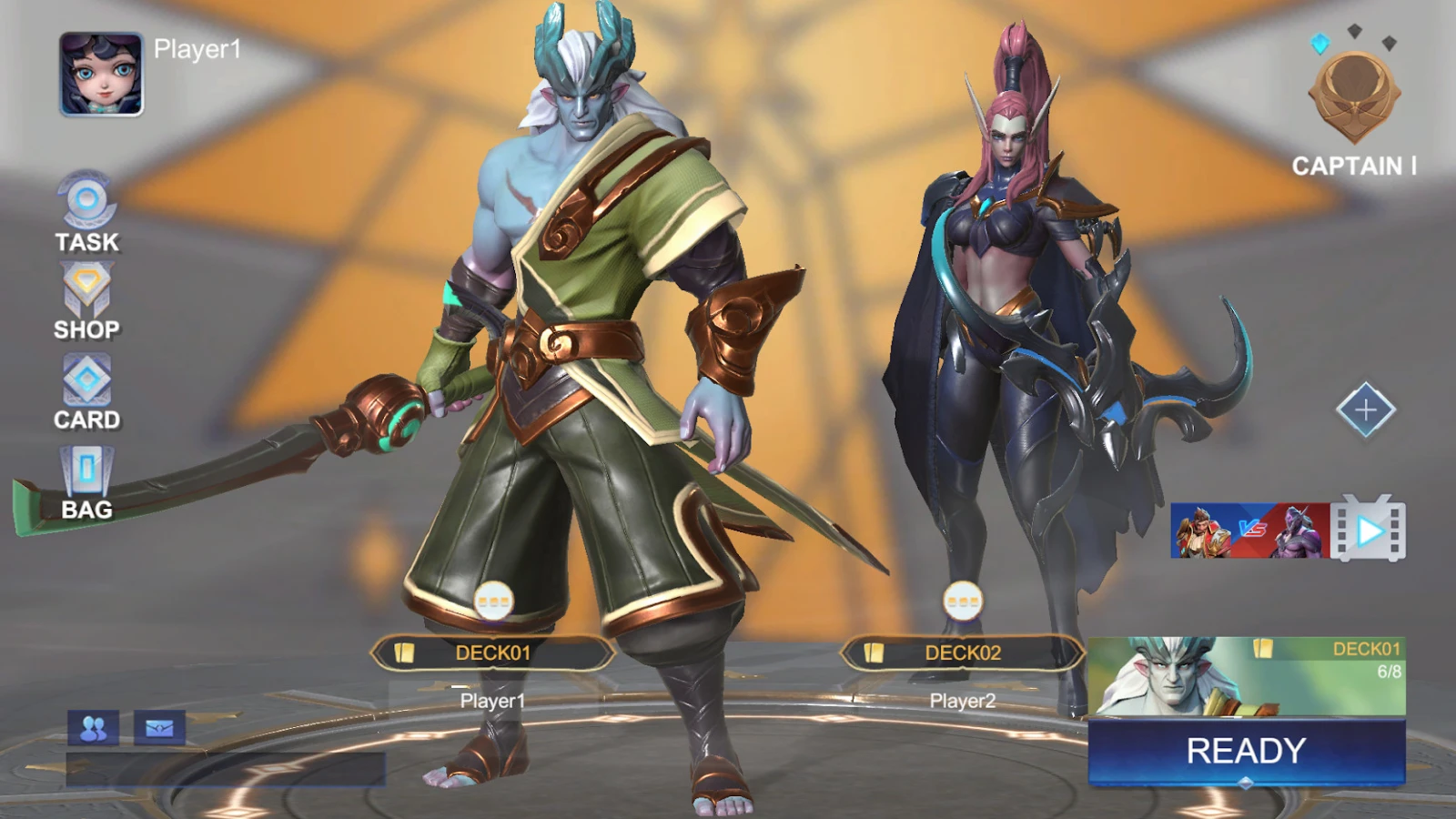Click the diamond plus button

(1365, 410)
